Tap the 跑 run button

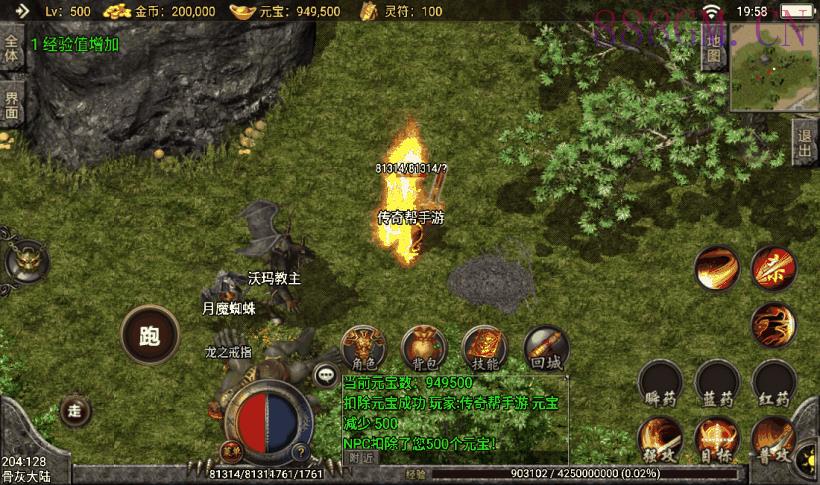(150, 335)
